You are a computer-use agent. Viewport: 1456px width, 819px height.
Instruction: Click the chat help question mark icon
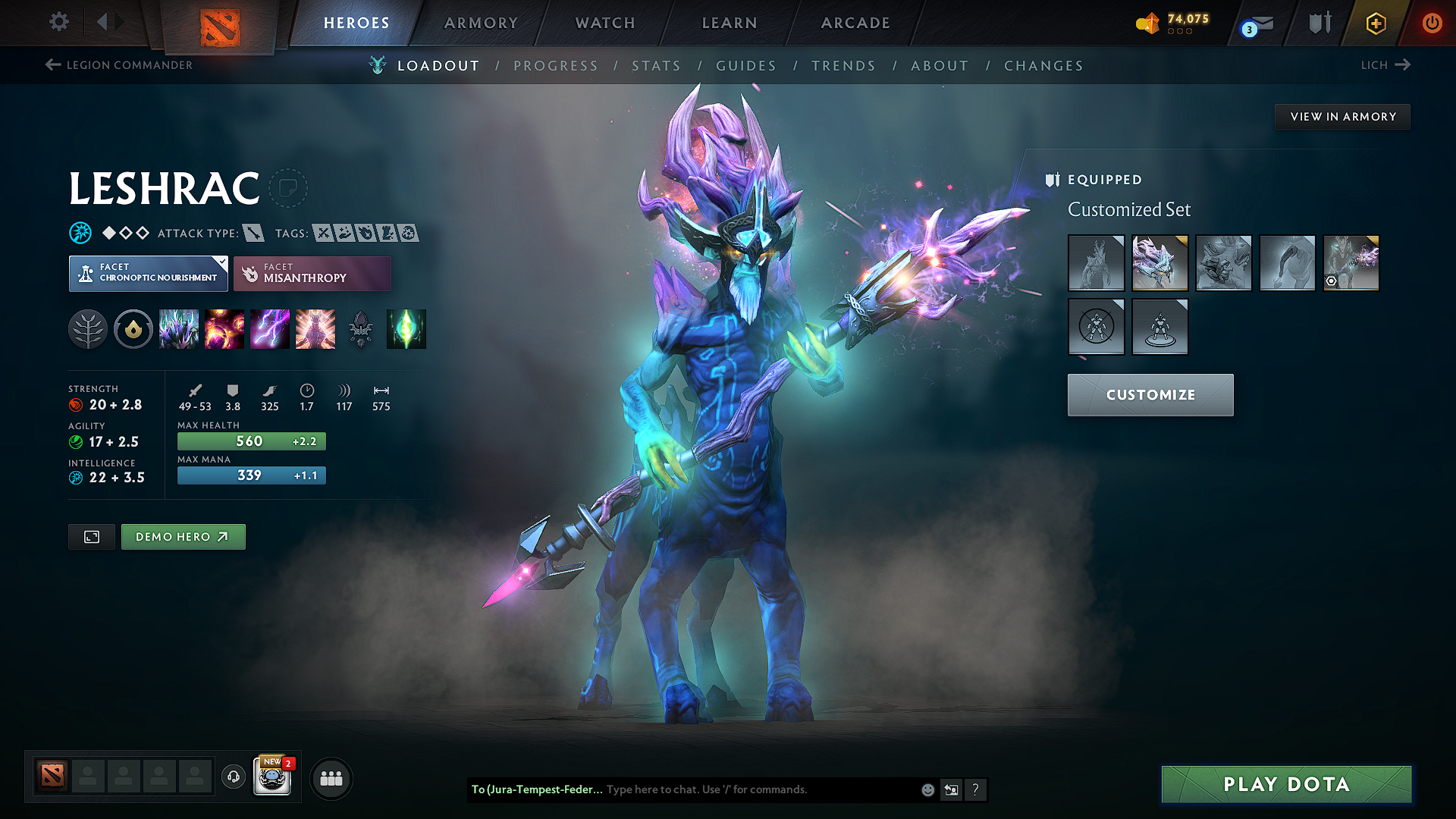click(x=976, y=789)
